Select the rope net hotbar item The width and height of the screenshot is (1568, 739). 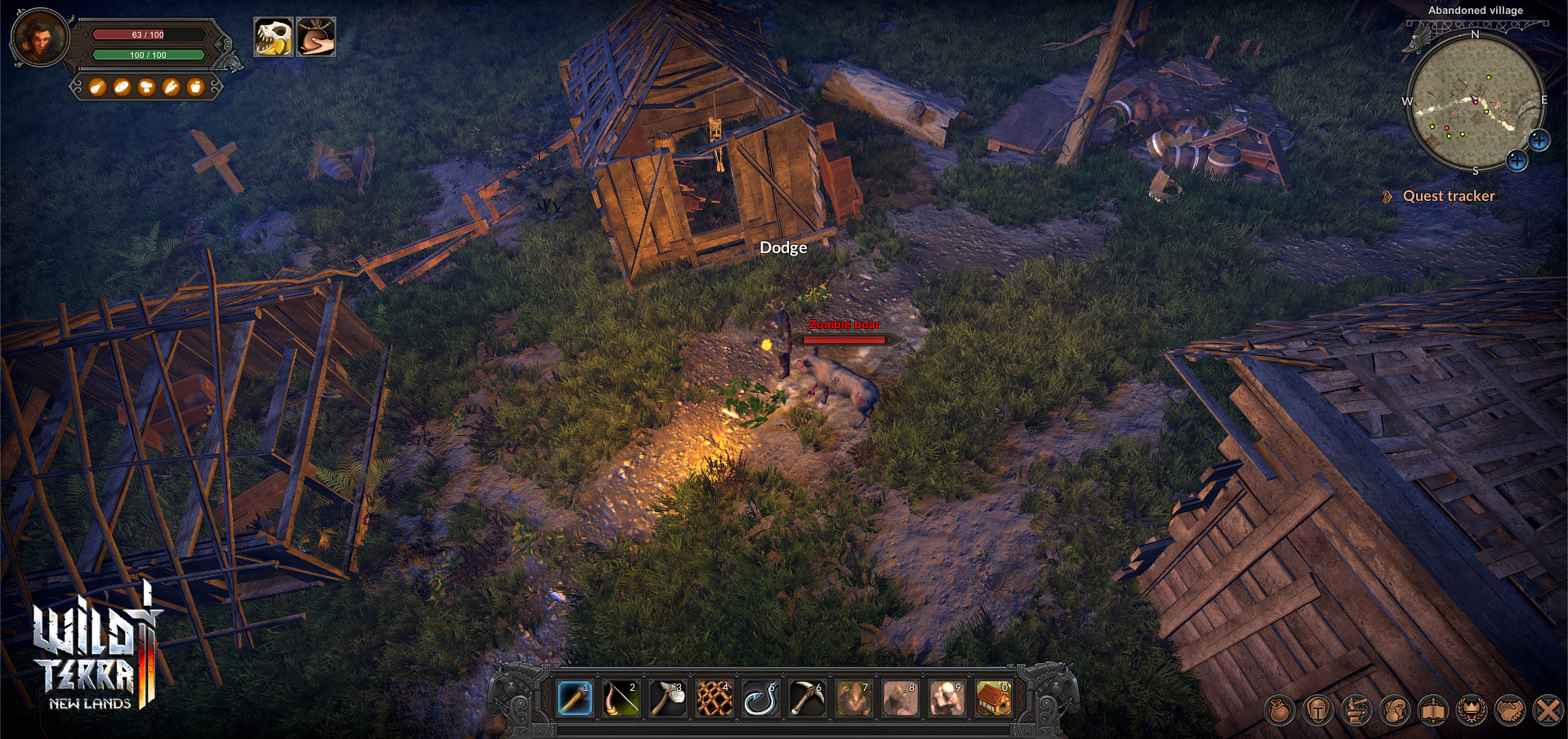tap(714, 699)
